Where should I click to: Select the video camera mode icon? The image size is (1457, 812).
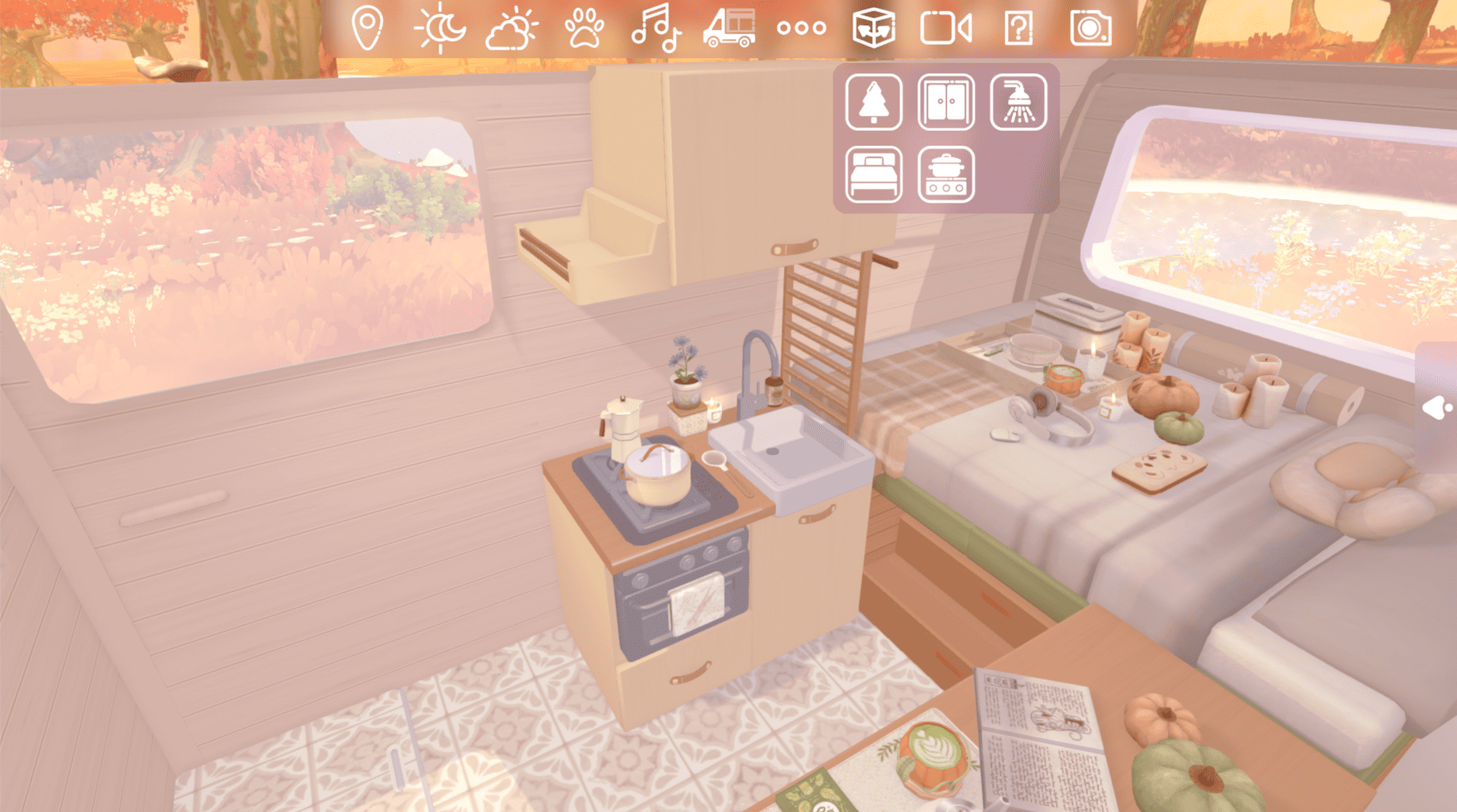tap(947, 27)
